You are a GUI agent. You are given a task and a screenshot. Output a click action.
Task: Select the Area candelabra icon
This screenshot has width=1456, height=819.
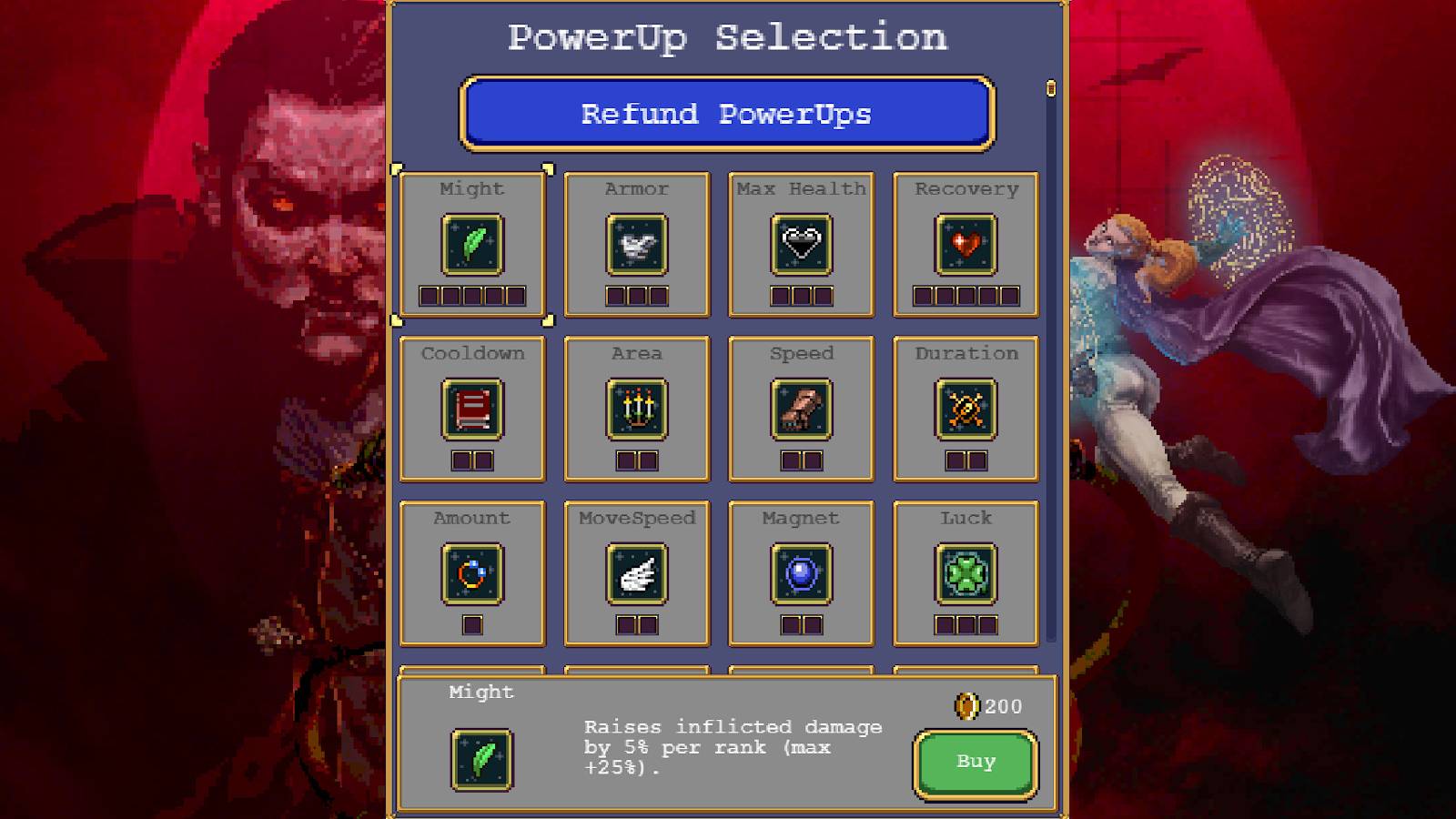(636, 409)
